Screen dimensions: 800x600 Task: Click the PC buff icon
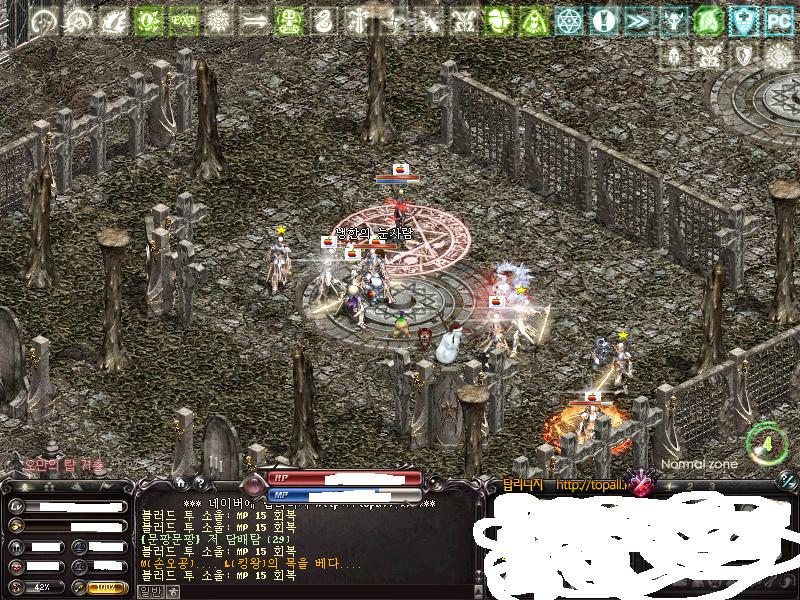coord(778,19)
